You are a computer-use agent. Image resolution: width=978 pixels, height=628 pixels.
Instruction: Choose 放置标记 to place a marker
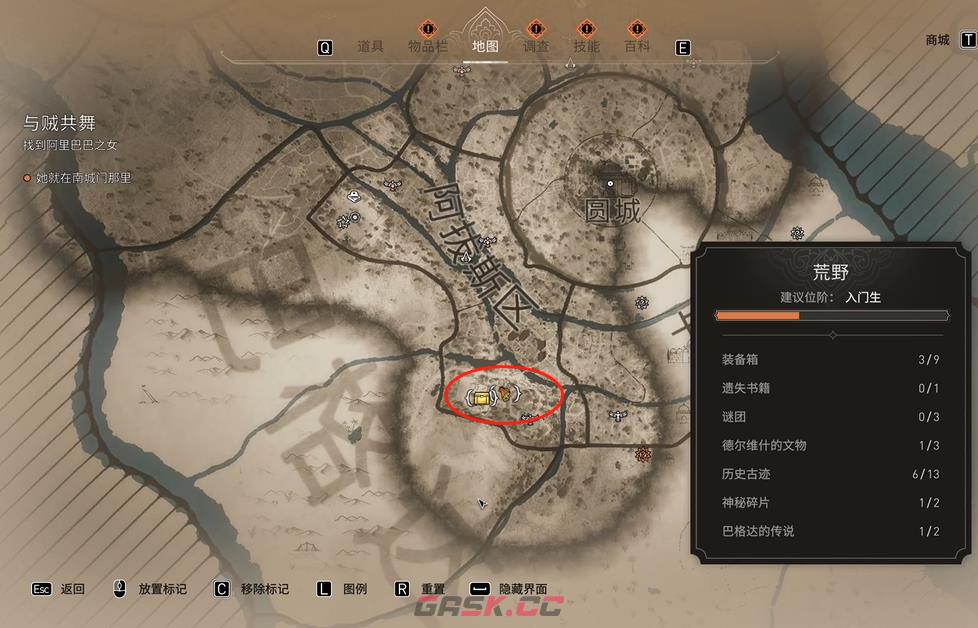pos(162,589)
